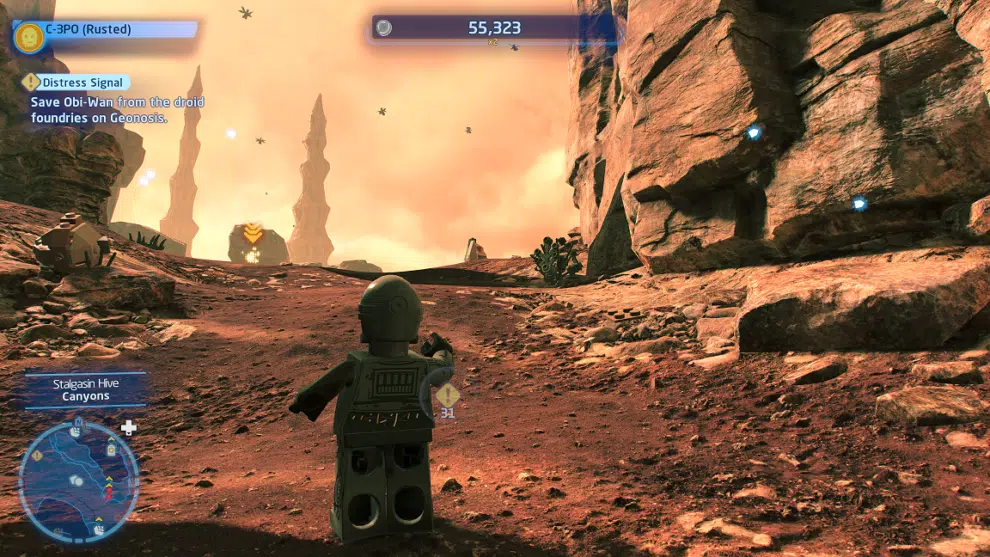Click the Stalgasin Hive Canyons location label
Image resolution: width=990 pixels, height=557 pixels.
[85, 390]
